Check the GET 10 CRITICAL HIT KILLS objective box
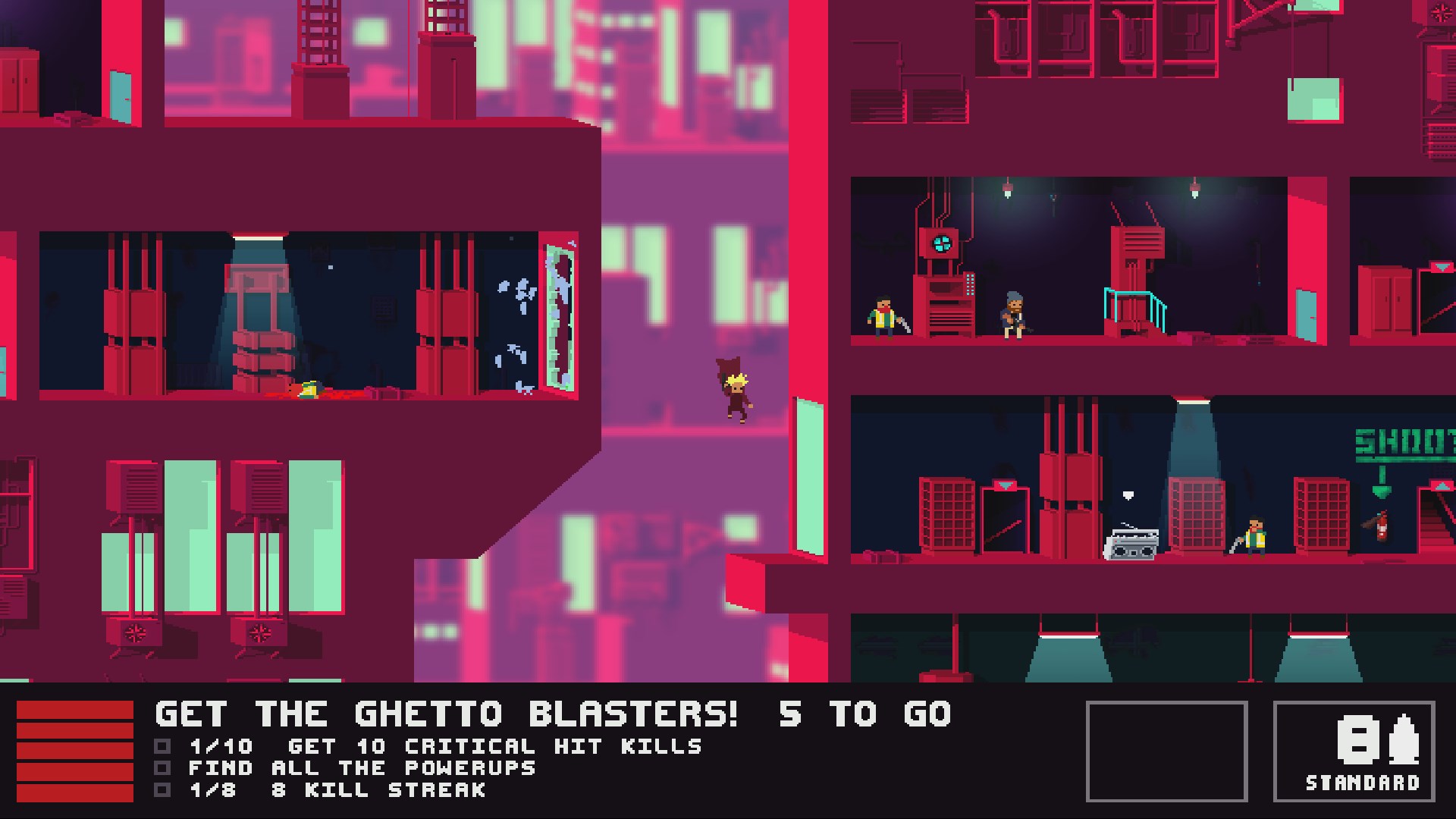Viewport: 1456px width, 819px height. click(162, 746)
